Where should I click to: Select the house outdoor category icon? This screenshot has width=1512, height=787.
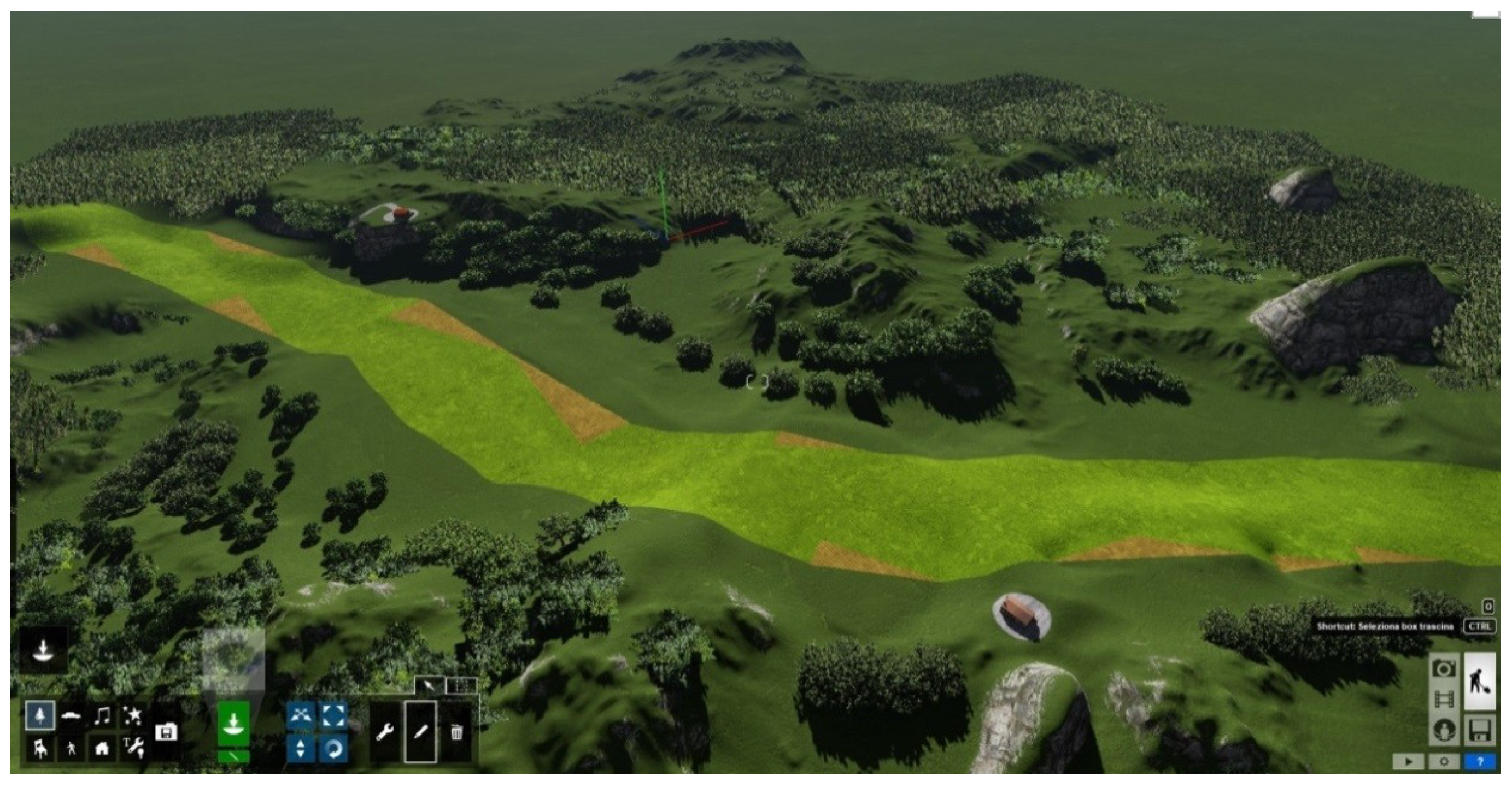click(x=102, y=748)
